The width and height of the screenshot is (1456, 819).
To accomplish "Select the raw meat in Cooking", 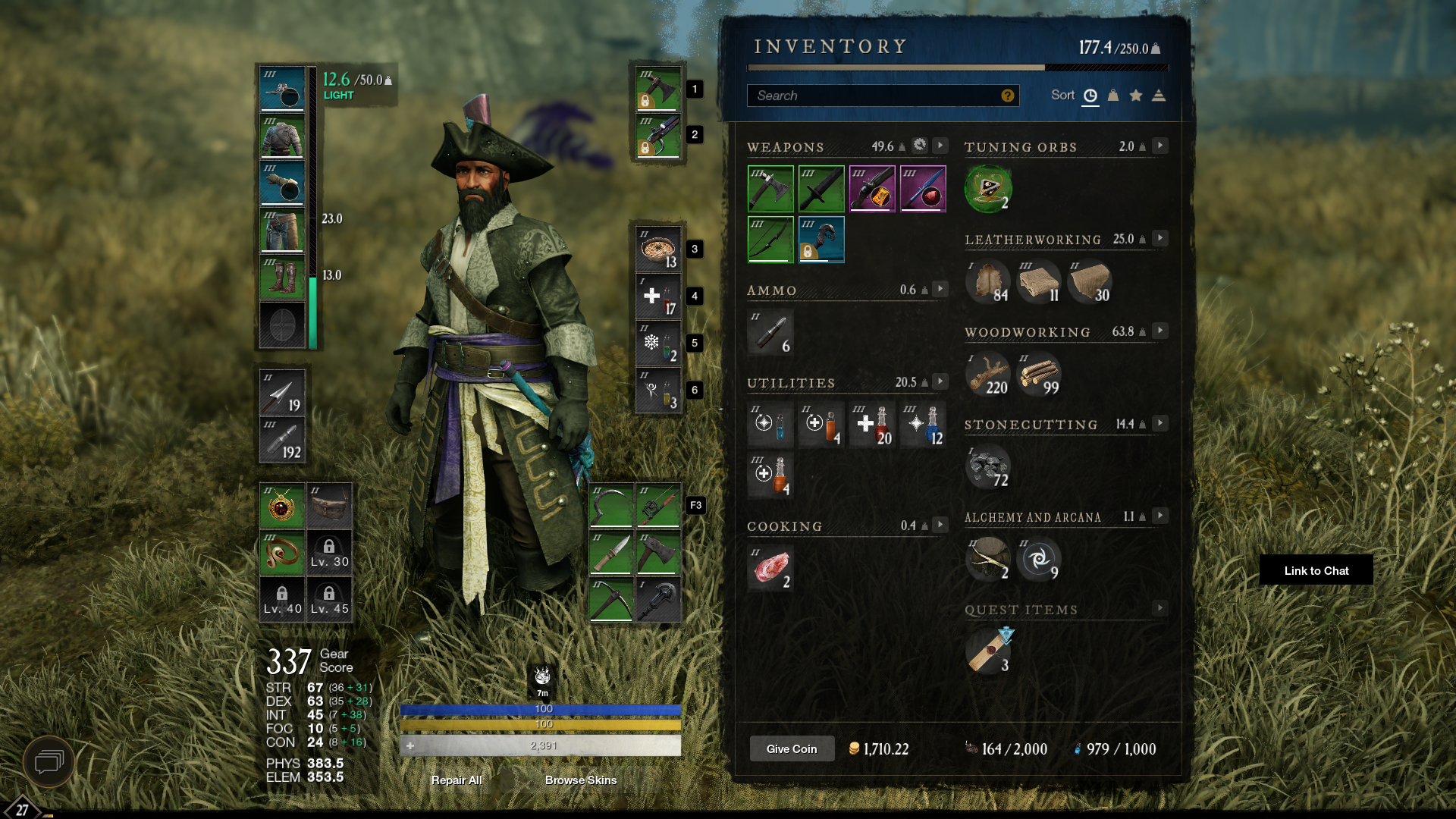I will [770, 567].
